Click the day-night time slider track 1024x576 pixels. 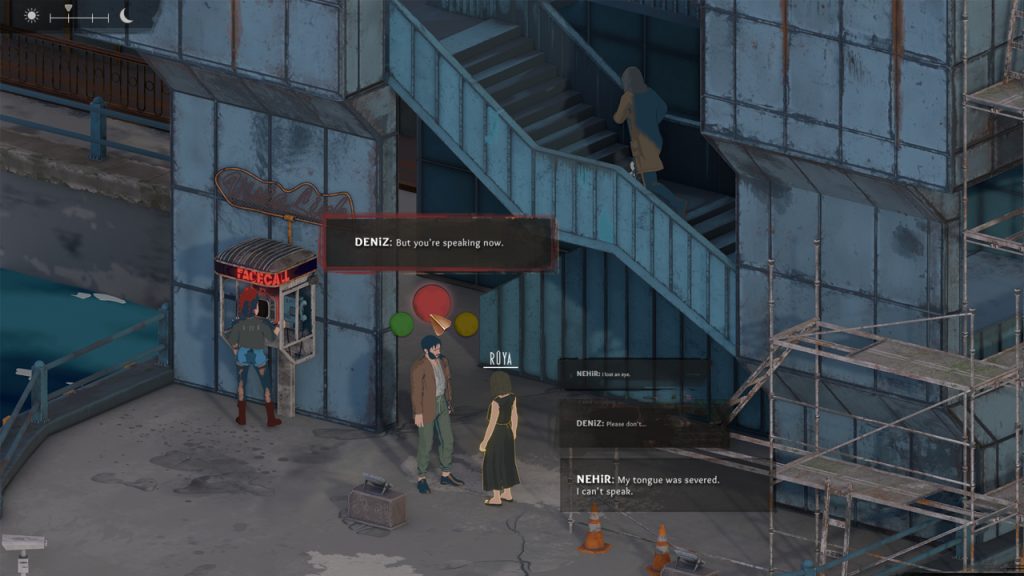click(x=78, y=17)
